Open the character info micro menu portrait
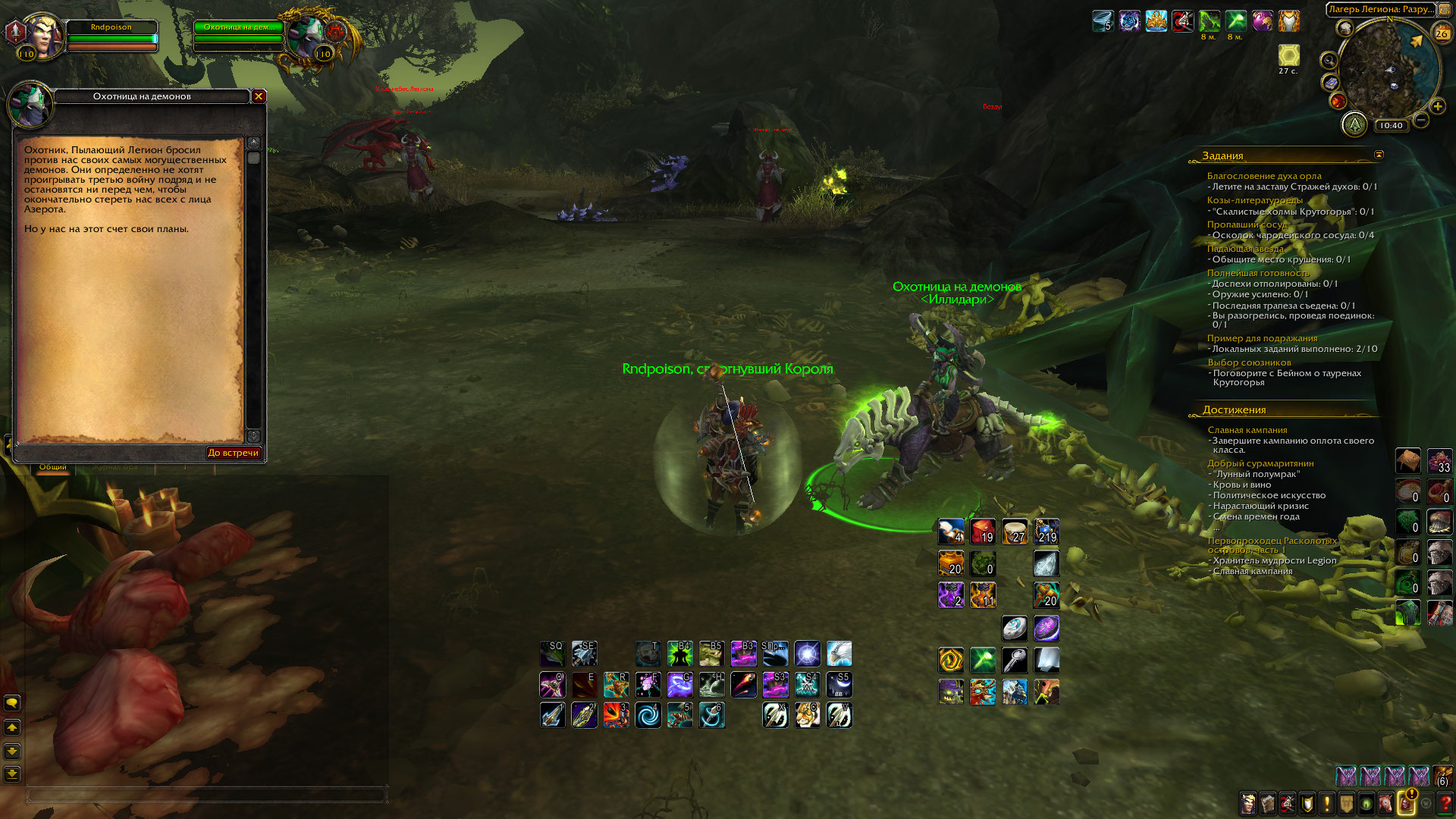The width and height of the screenshot is (1456, 819). tap(1247, 803)
